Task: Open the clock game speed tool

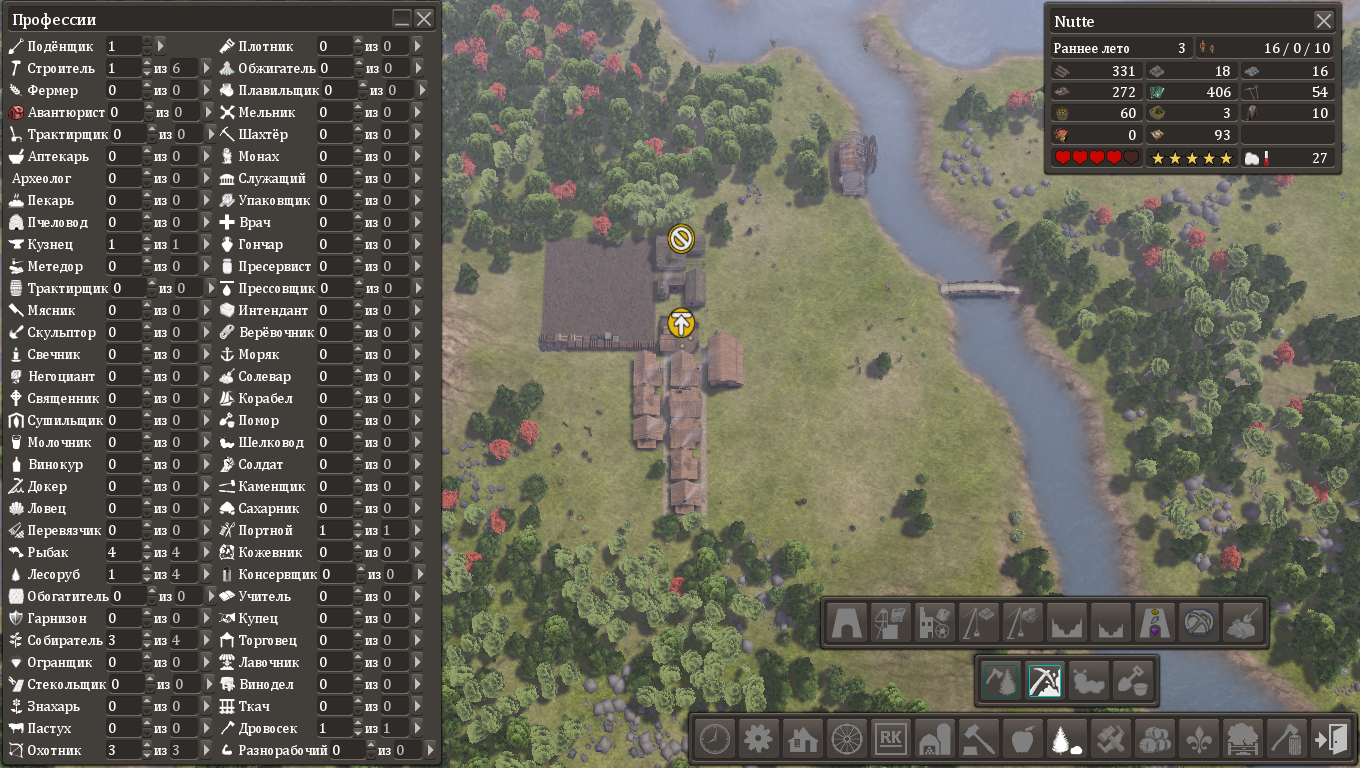Action: (x=714, y=740)
